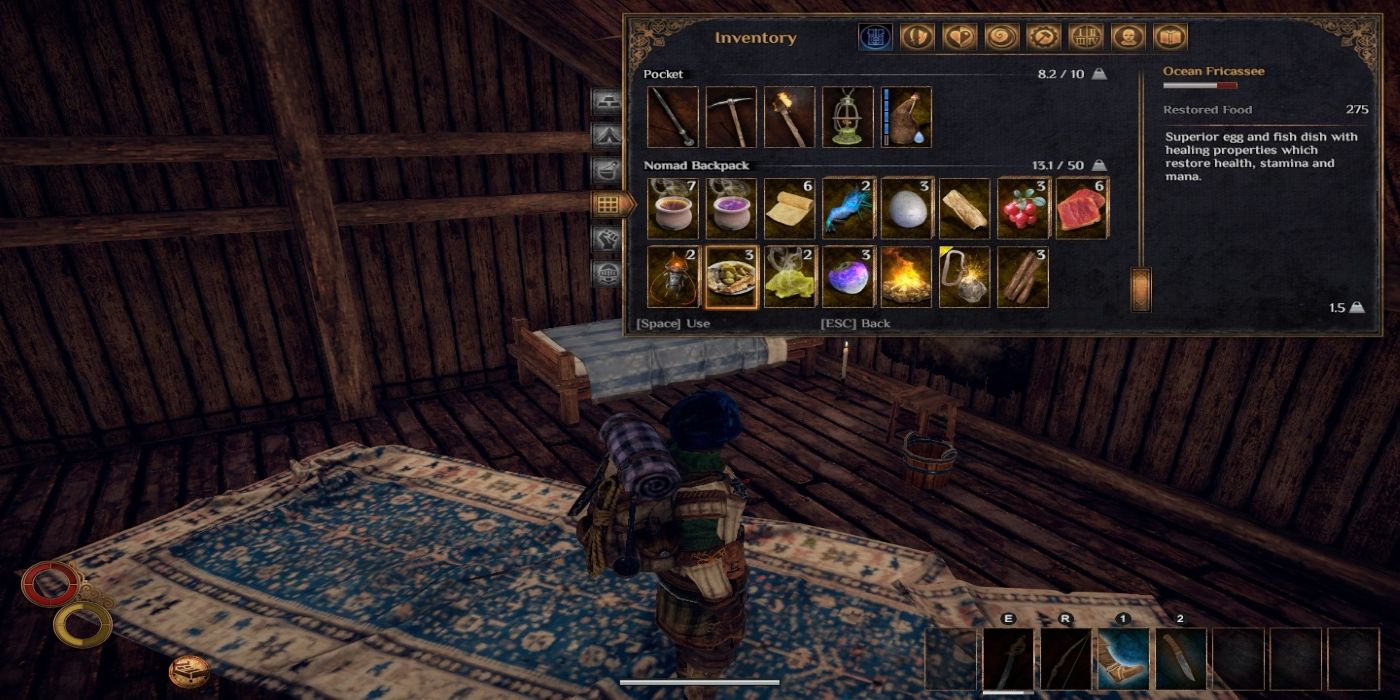Select the Ocean Fricassee dish slot
Screen dimensions: 1400x700
pyautogui.click(x=731, y=277)
